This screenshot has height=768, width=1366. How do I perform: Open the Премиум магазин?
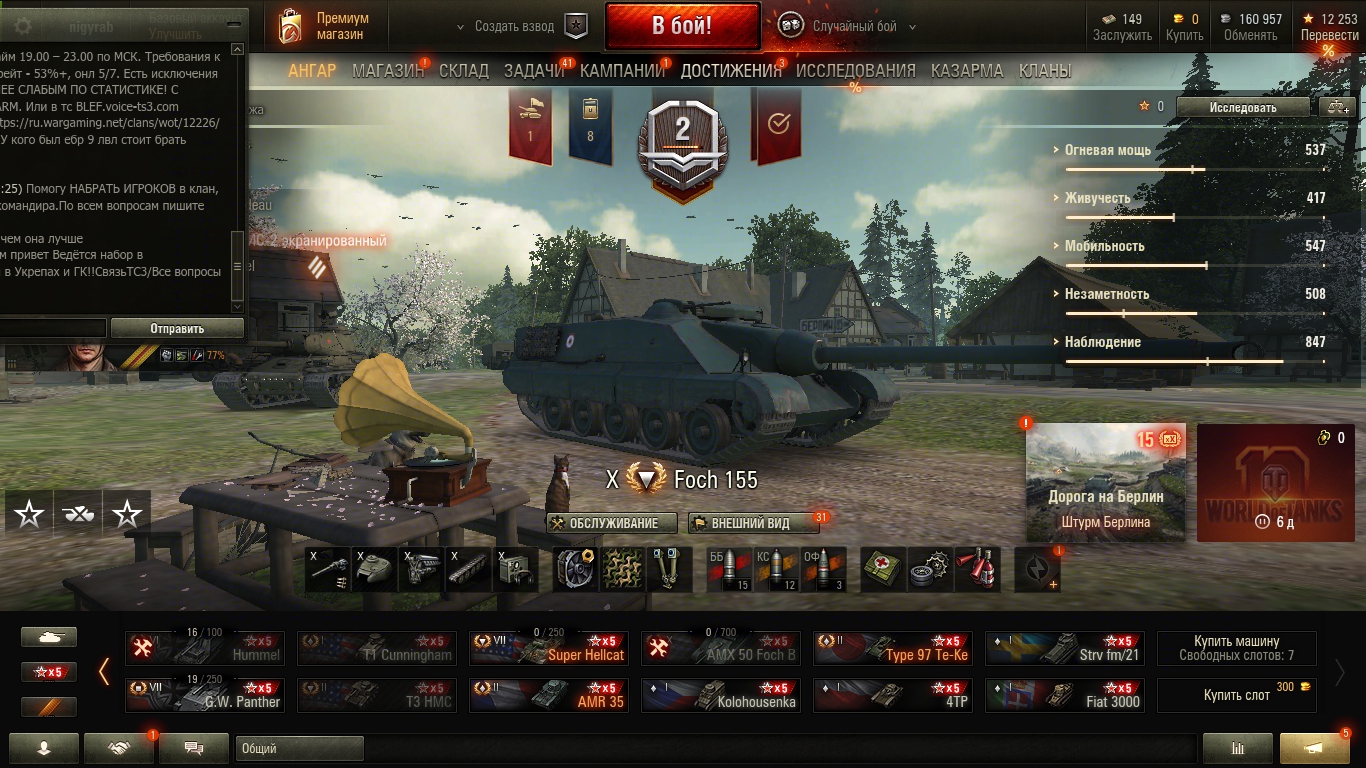(323, 27)
